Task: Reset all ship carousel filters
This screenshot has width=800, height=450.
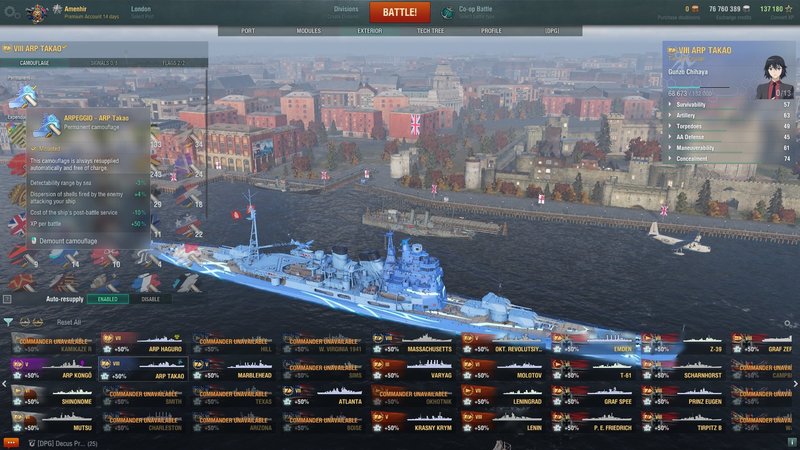Action: 68,322
